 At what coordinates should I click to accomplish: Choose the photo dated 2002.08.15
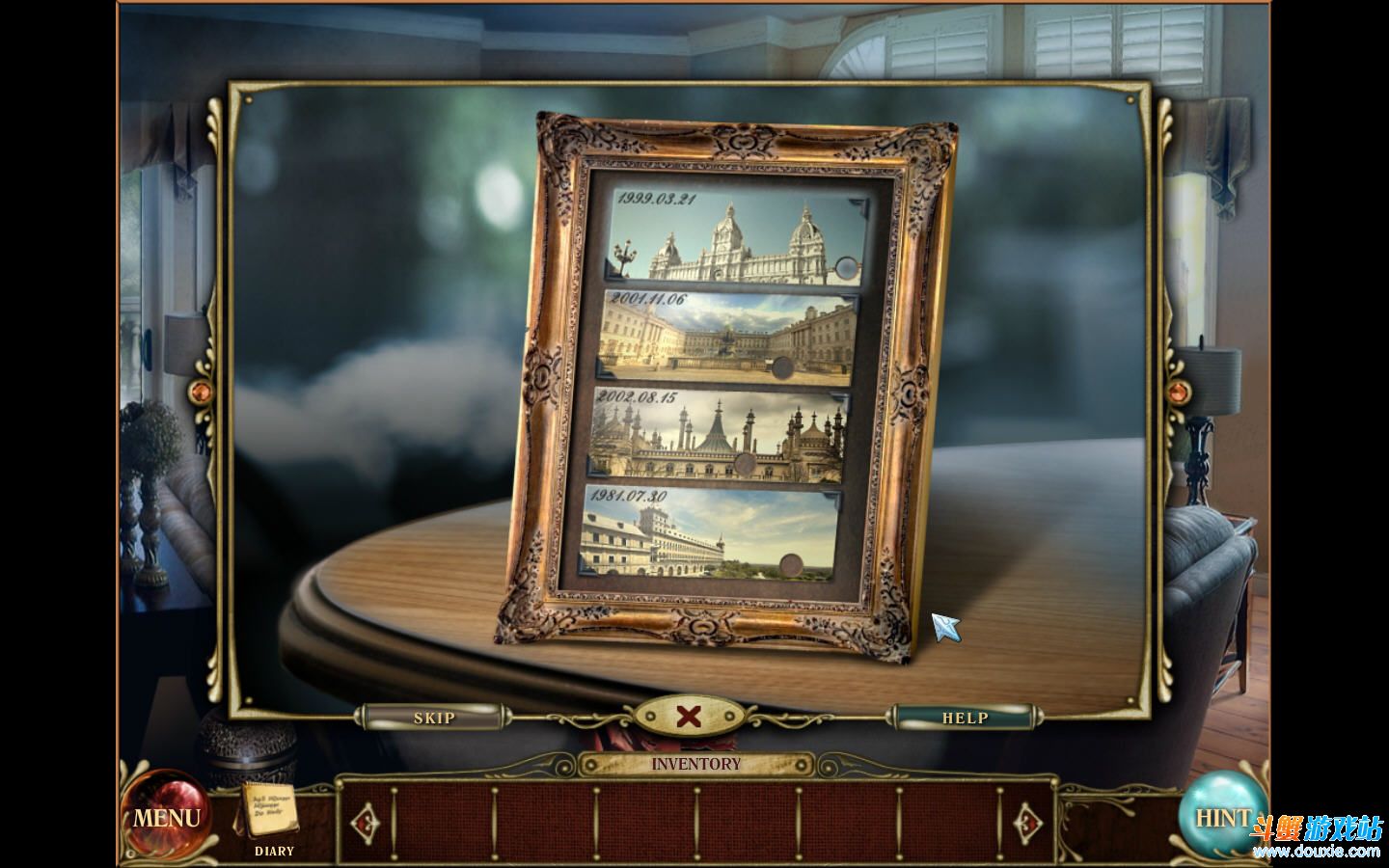tap(719, 434)
